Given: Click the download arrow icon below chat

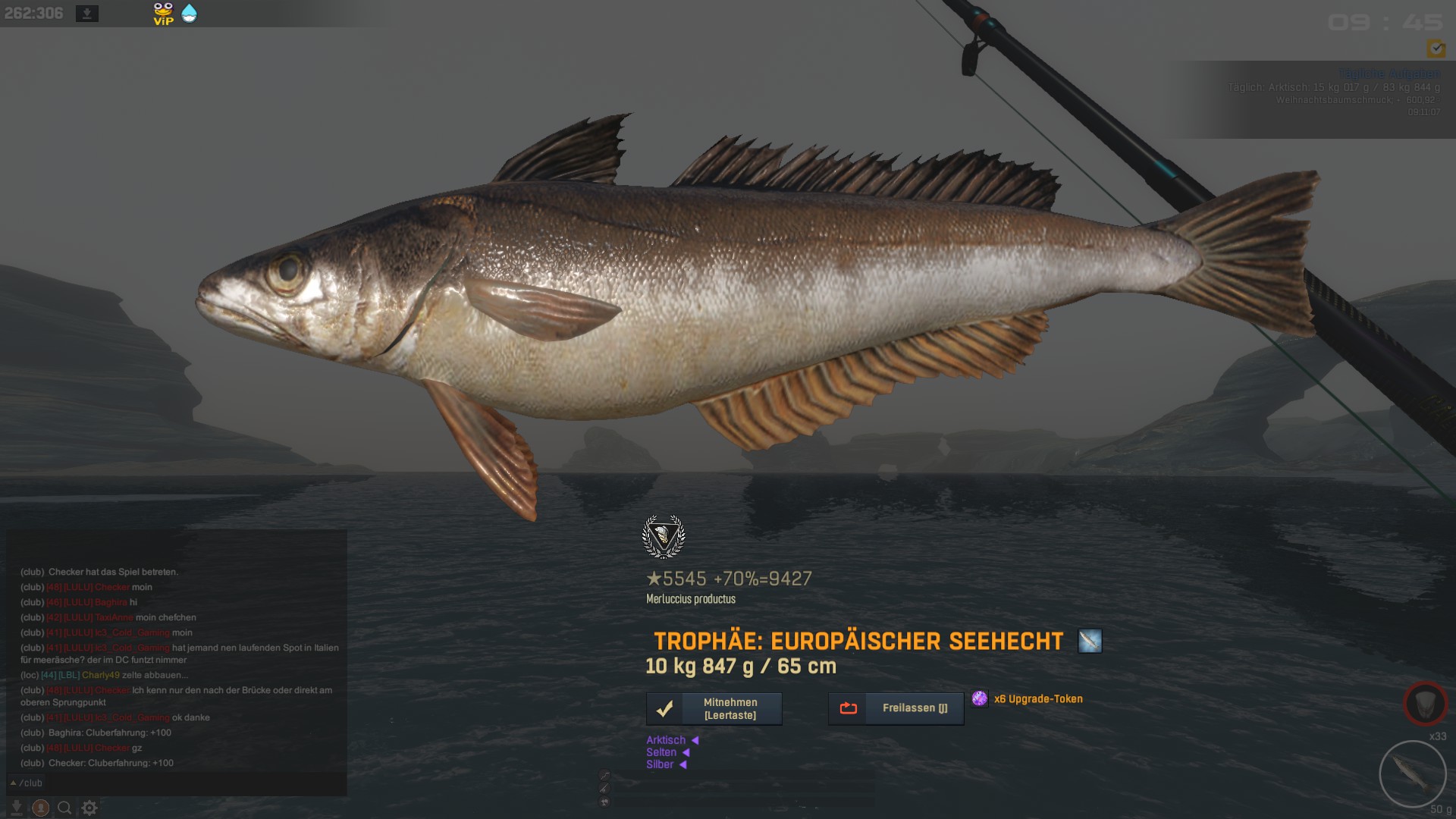Looking at the screenshot, I should (x=17, y=808).
